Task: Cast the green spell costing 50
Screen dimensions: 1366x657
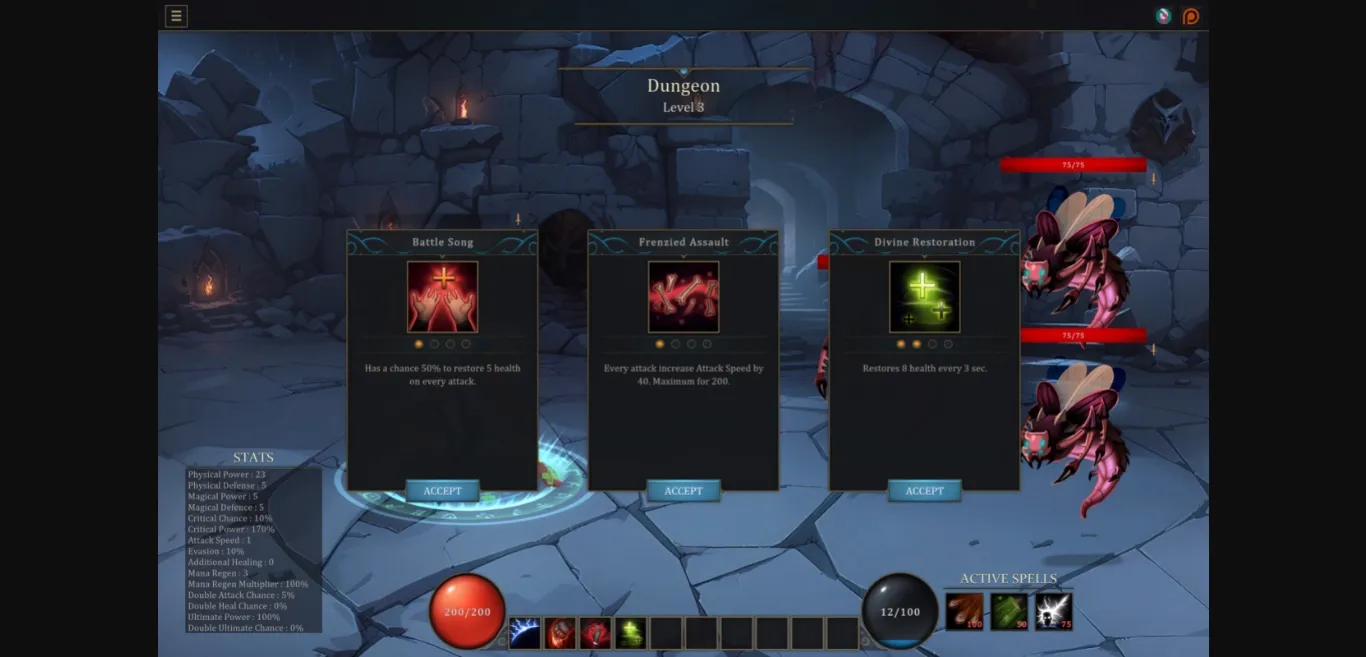Action: click(x=1009, y=611)
